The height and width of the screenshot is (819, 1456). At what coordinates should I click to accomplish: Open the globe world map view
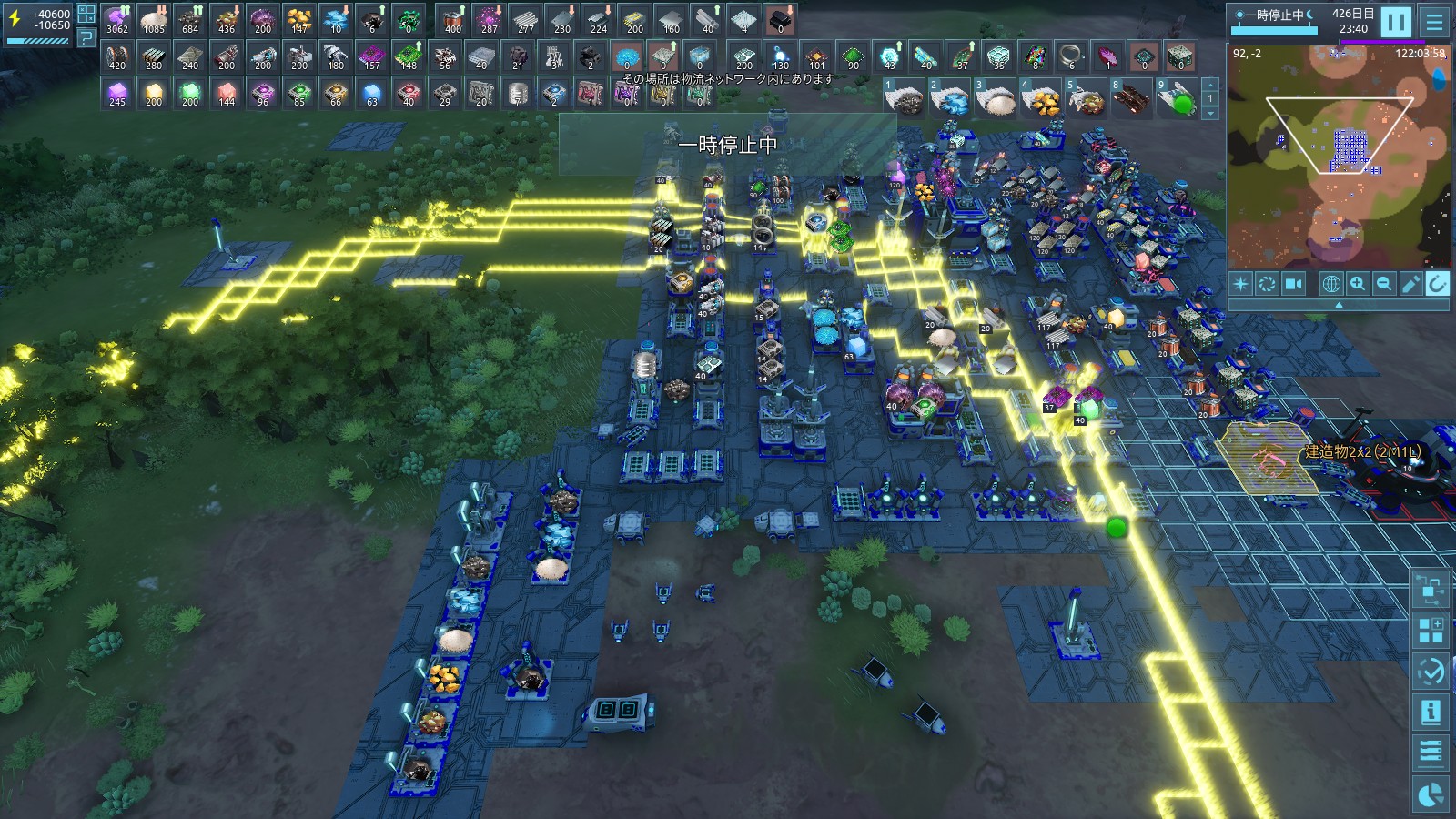click(1330, 284)
